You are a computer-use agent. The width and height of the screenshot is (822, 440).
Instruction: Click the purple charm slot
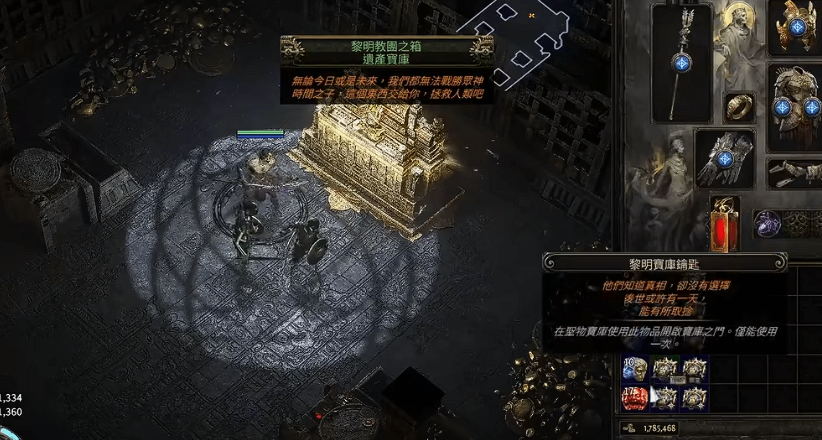(x=767, y=223)
